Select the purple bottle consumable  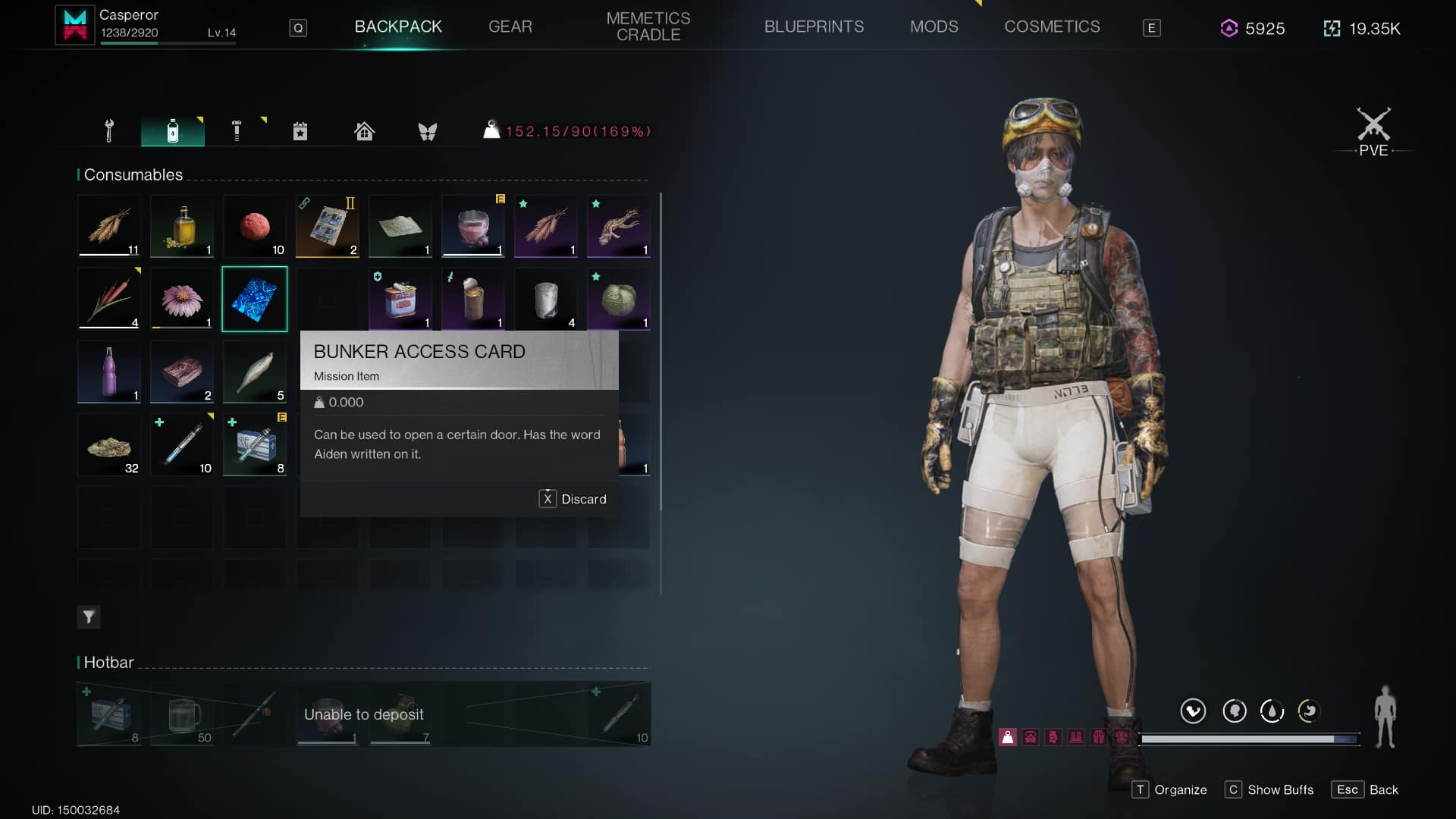pos(109,372)
